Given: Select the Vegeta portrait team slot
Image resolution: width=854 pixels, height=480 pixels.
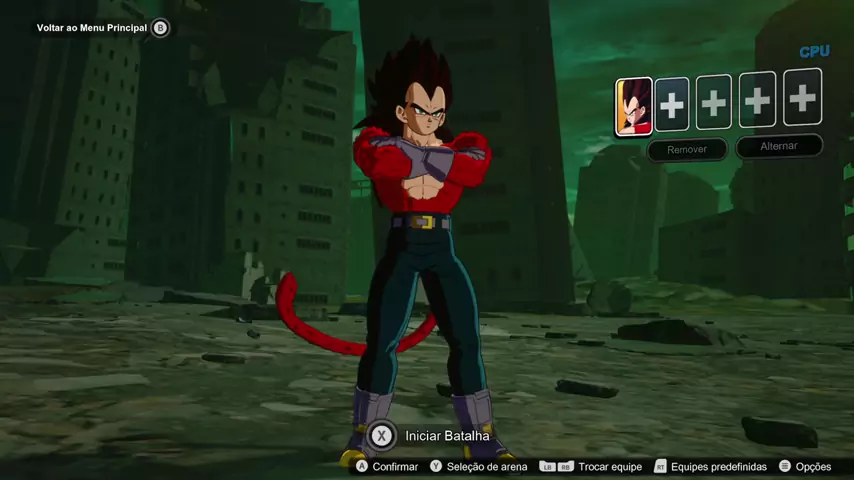Looking at the screenshot, I should (634, 106).
